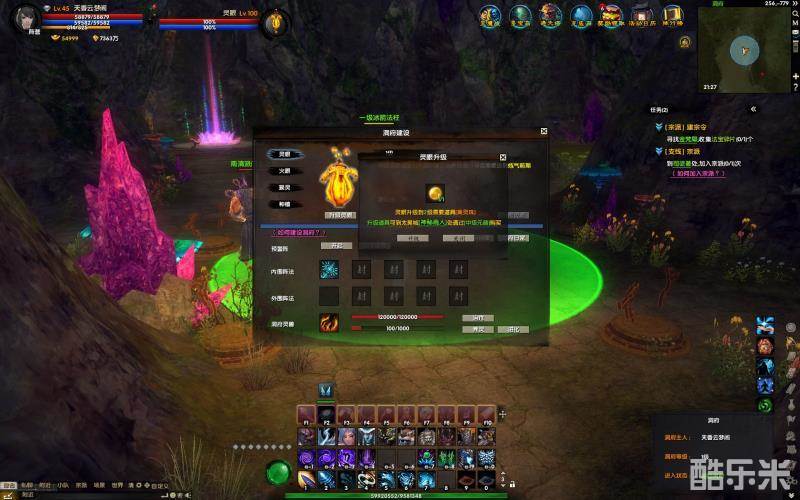Activate the green round orb beside hotbar
The height and width of the screenshot is (500, 800).
[279, 470]
